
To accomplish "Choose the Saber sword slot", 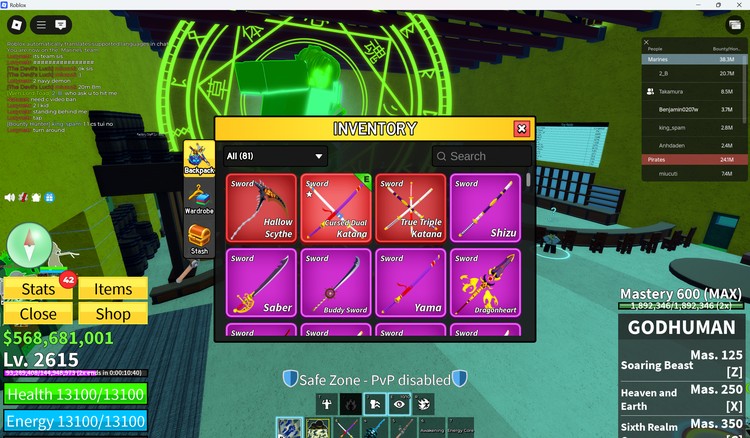I will tap(262, 283).
